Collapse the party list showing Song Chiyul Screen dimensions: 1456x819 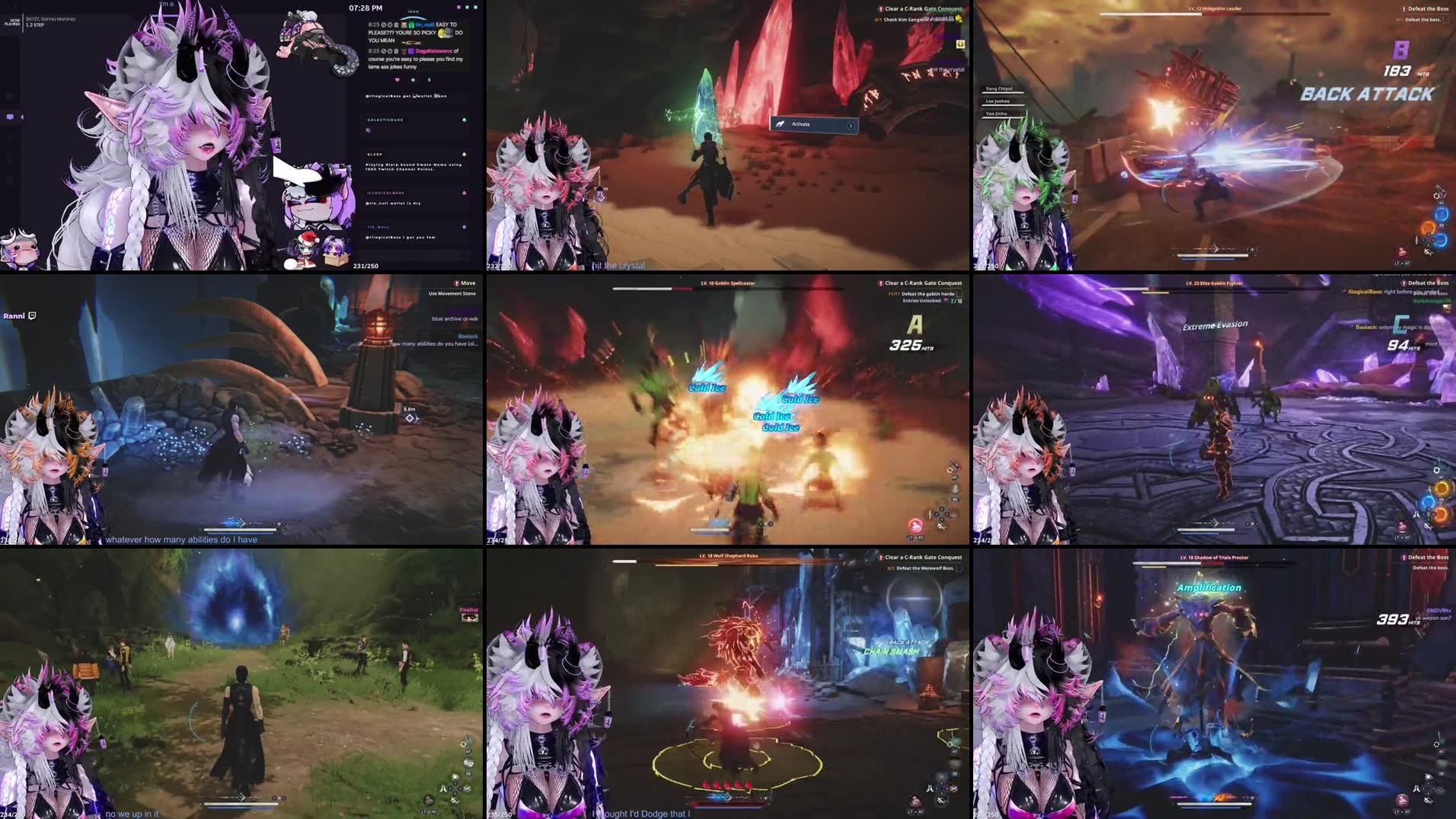[x=999, y=89]
